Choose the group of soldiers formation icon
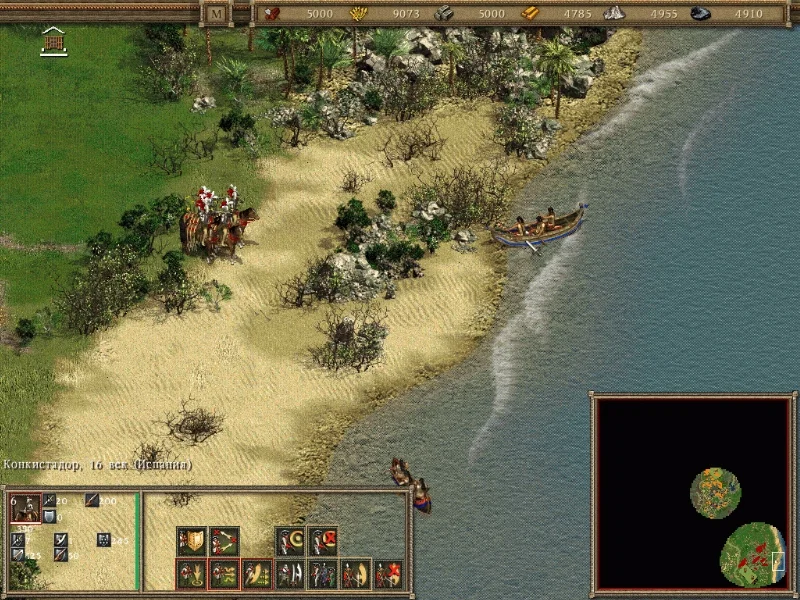800x600 pixels. (322, 574)
